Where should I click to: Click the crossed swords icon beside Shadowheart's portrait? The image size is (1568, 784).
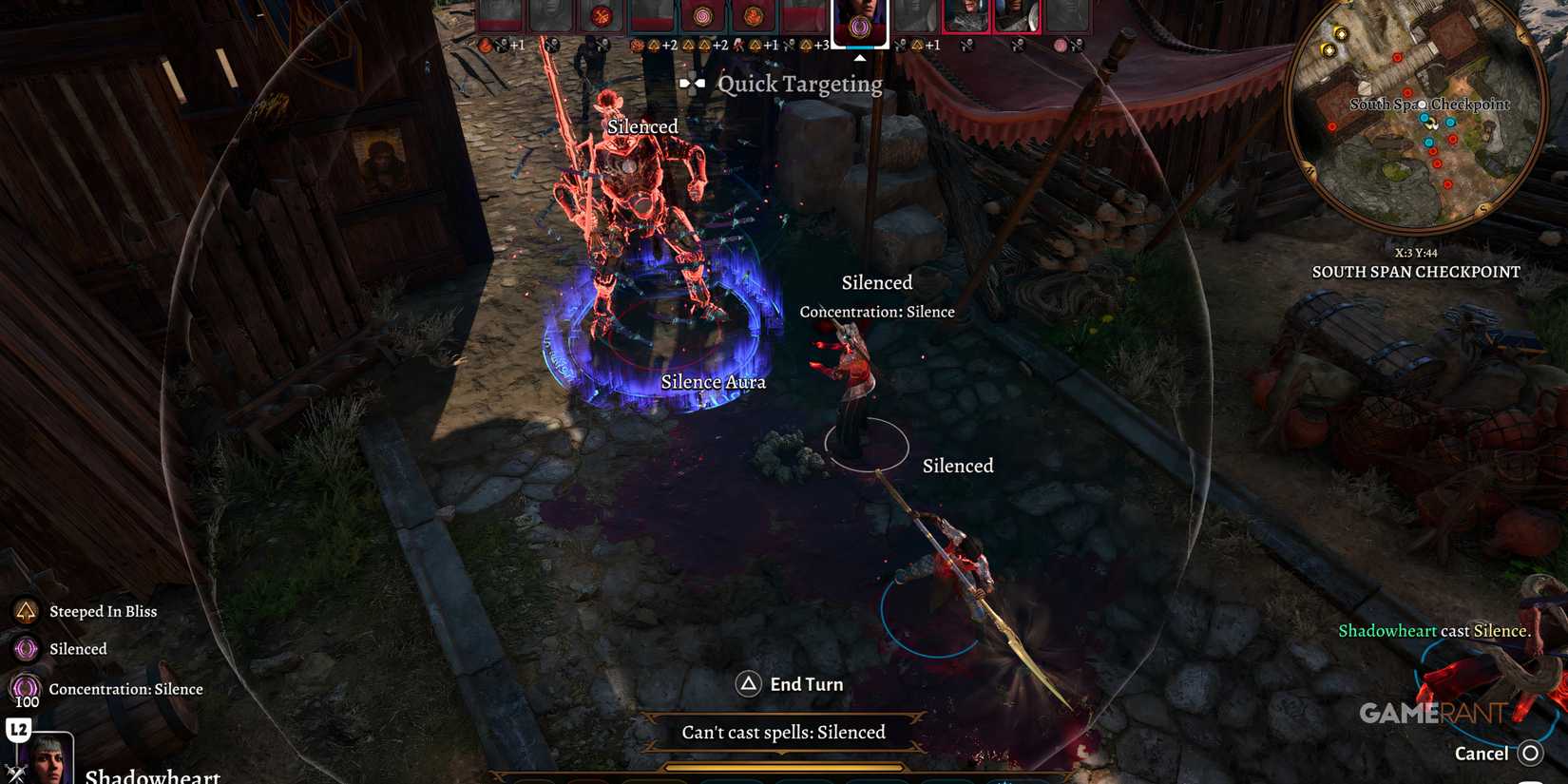[x=16, y=774]
